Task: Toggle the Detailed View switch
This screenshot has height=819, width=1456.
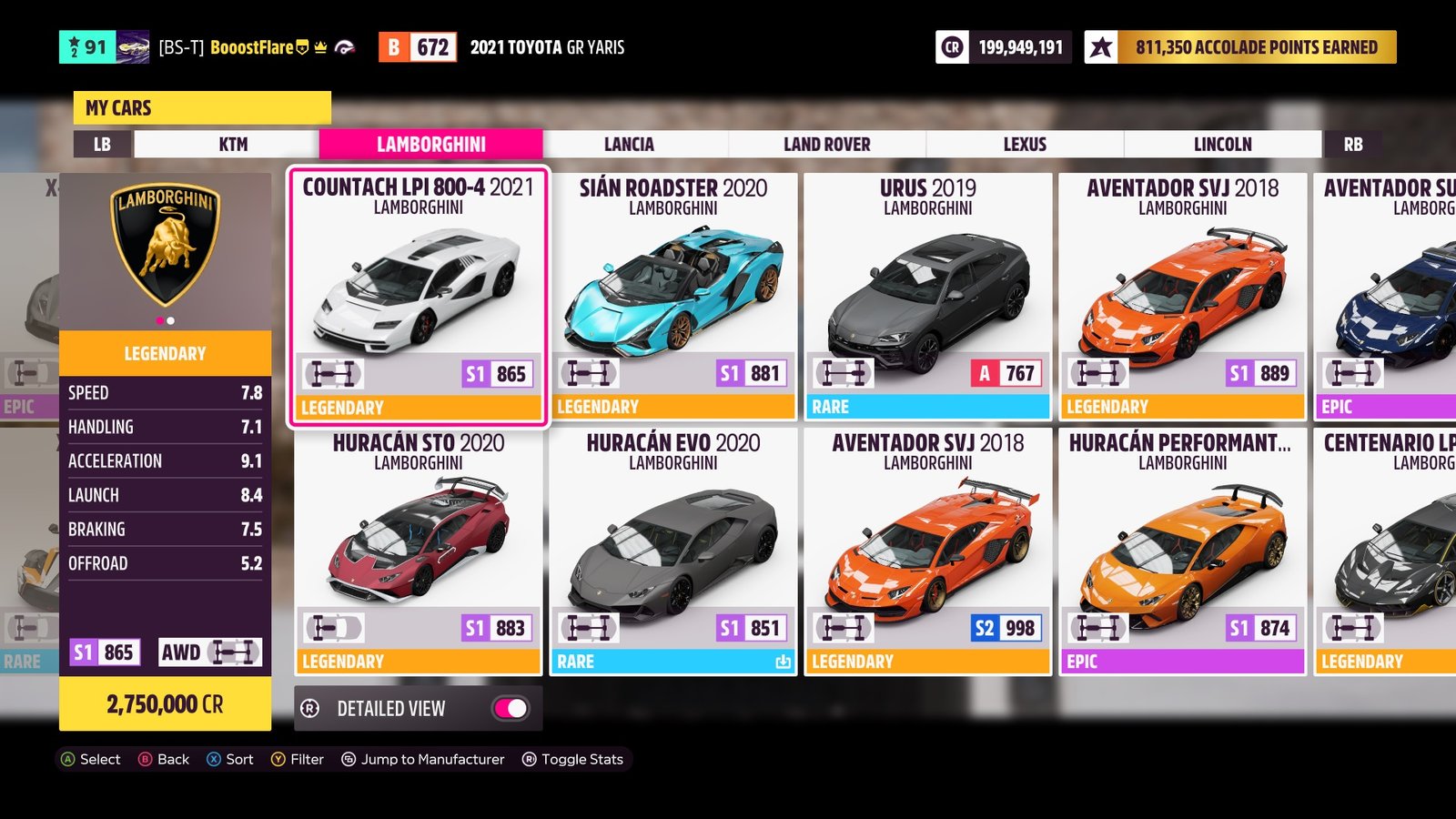Action: (x=511, y=708)
